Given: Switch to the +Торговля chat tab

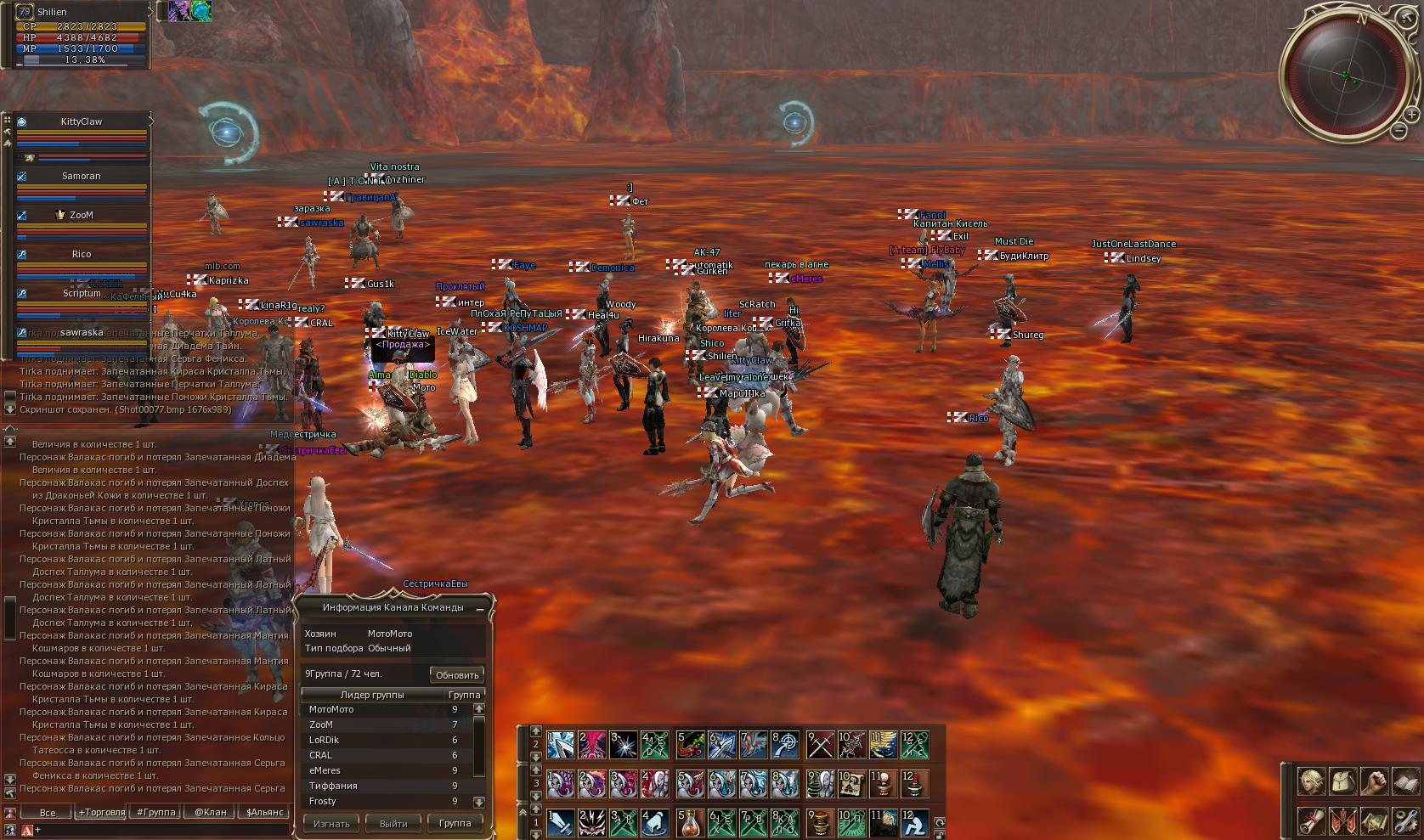Looking at the screenshot, I should click(101, 812).
